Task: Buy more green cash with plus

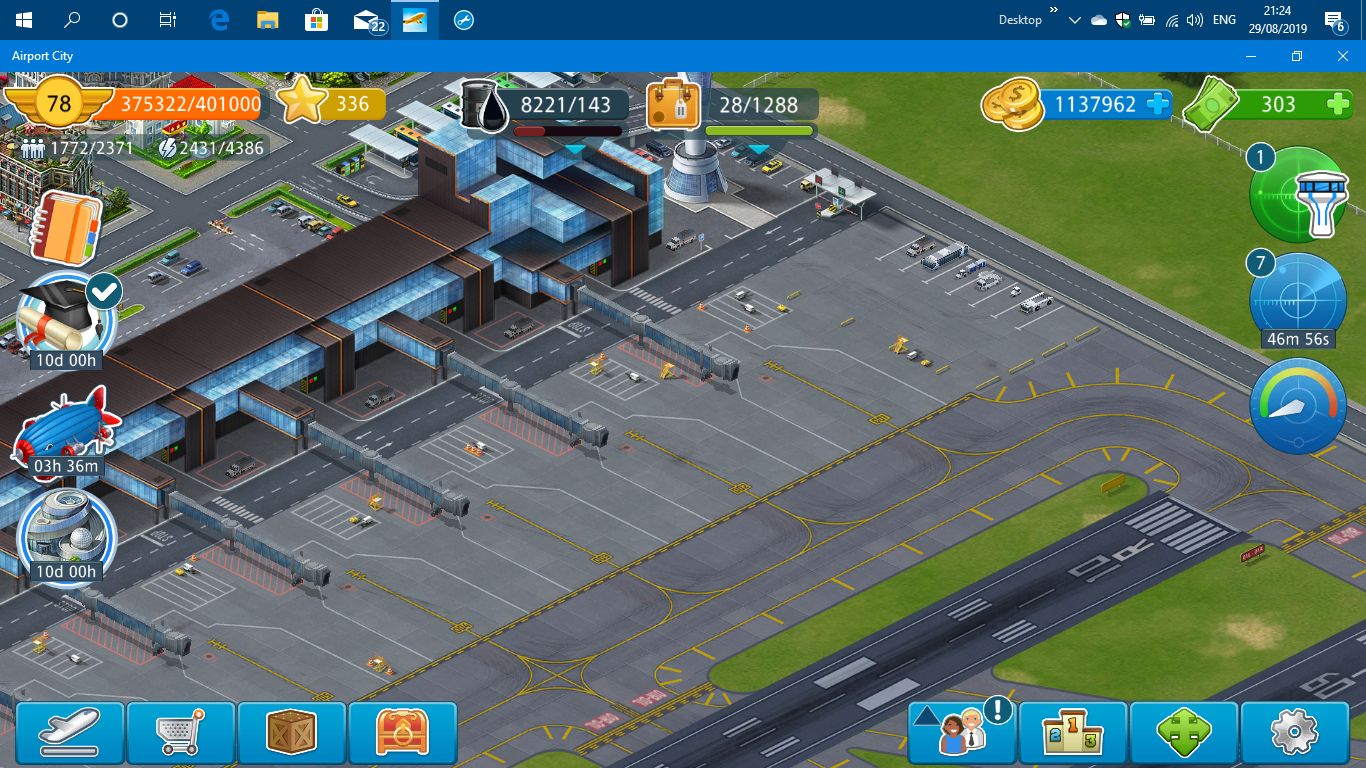Action: [1338, 104]
